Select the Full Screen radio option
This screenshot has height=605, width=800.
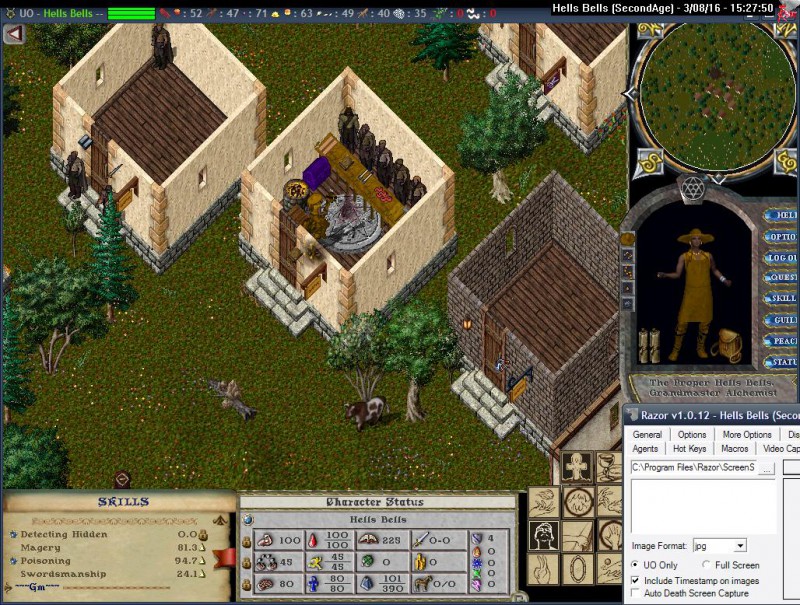point(706,565)
